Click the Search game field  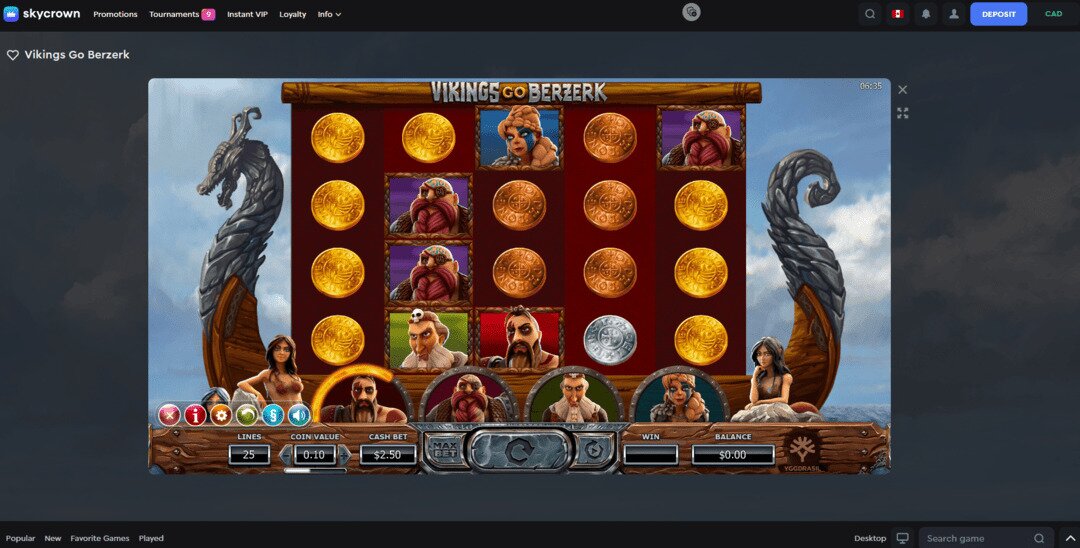pos(980,538)
